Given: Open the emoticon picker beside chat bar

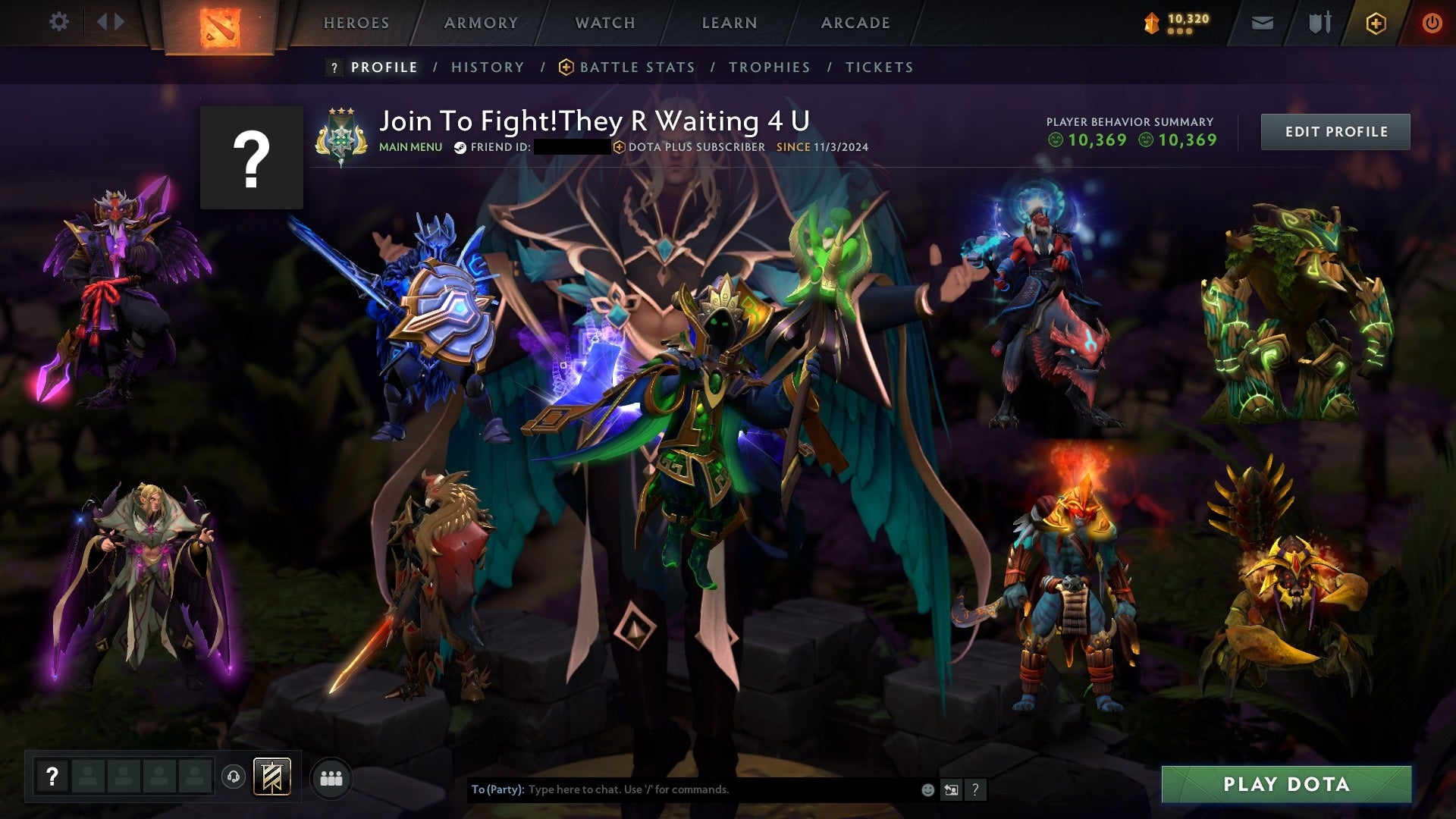Looking at the screenshot, I should [927, 789].
